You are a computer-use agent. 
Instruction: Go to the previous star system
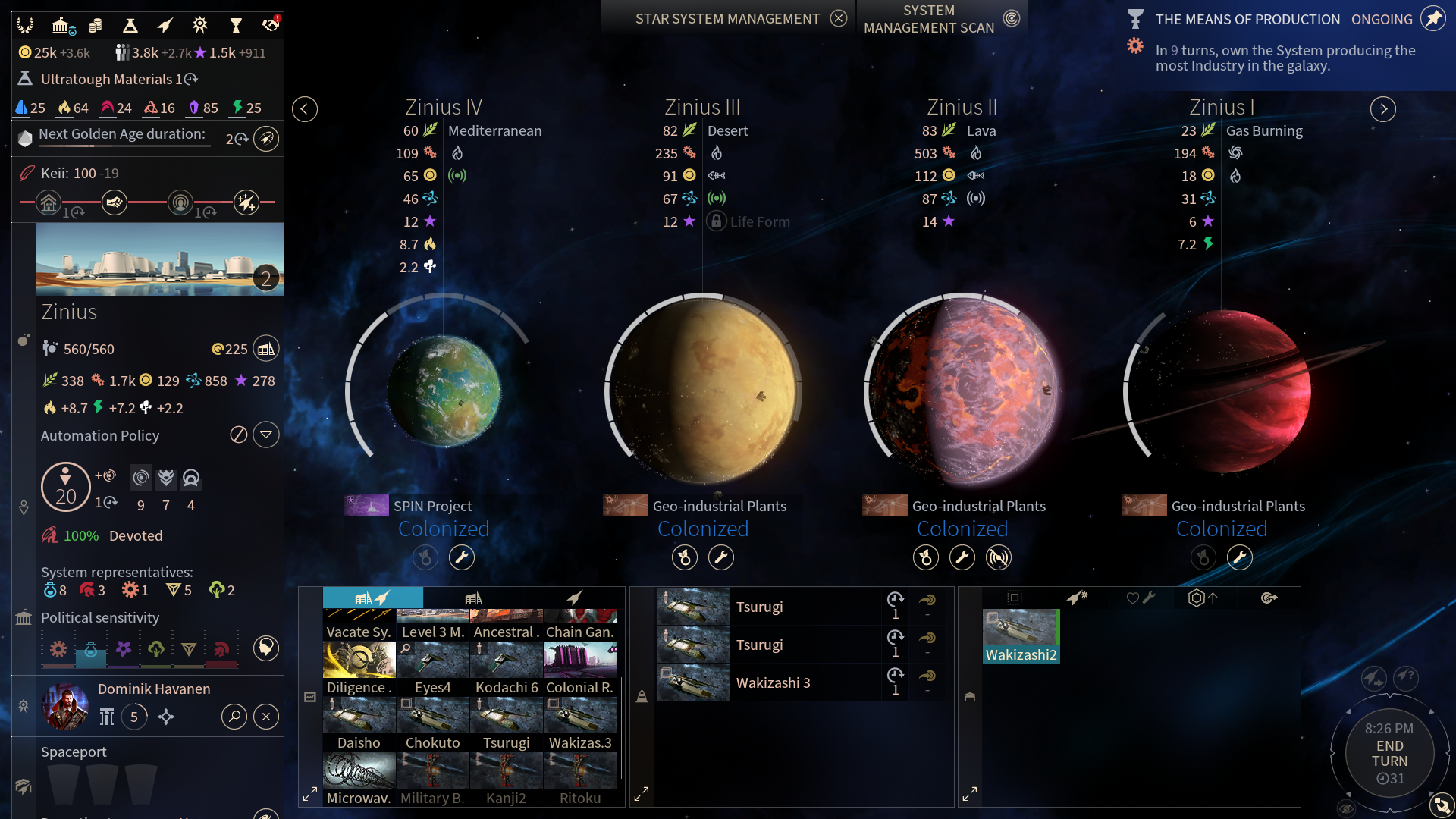(x=305, y=109)
